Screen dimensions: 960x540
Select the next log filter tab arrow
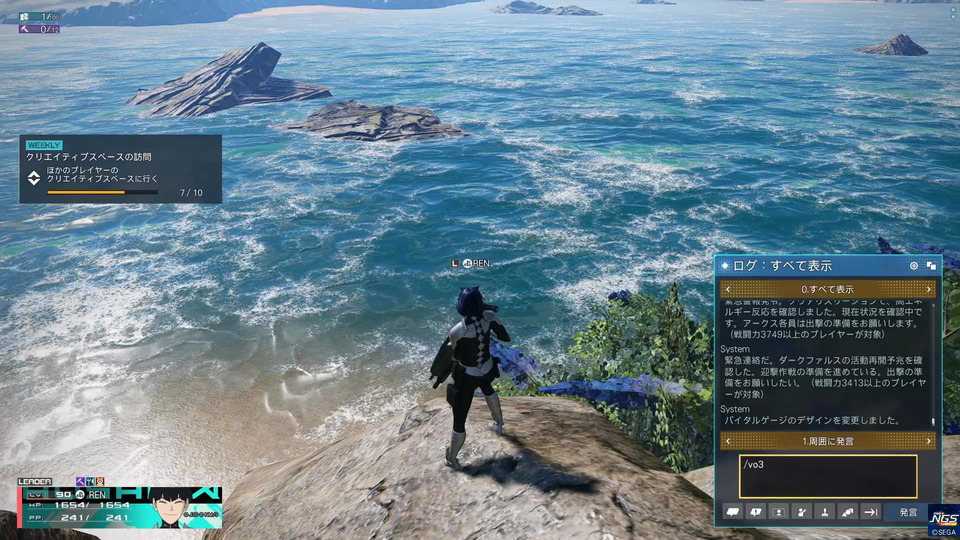[x=929, y=289]
